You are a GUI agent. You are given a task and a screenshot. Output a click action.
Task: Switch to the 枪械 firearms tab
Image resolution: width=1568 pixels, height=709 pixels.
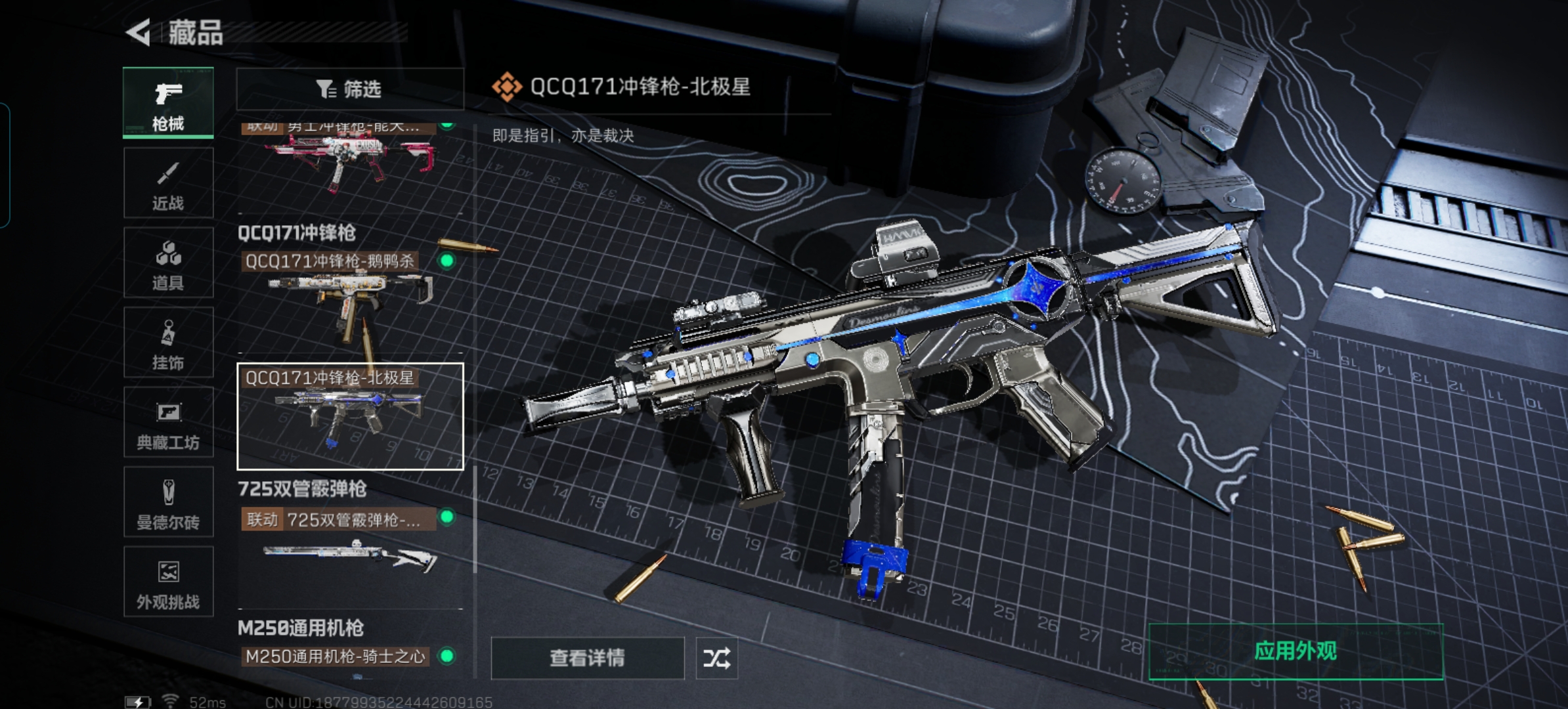tap(168, 103)
